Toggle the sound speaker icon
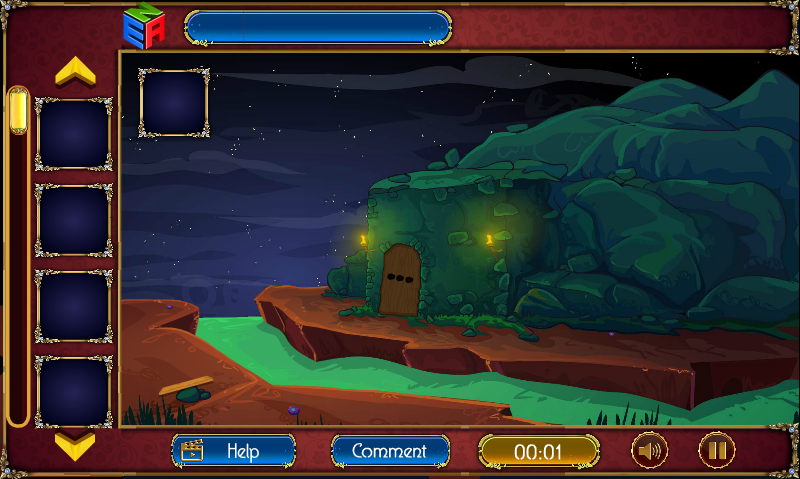This screenshot has height=479, width=800. (x=649, y=451)
